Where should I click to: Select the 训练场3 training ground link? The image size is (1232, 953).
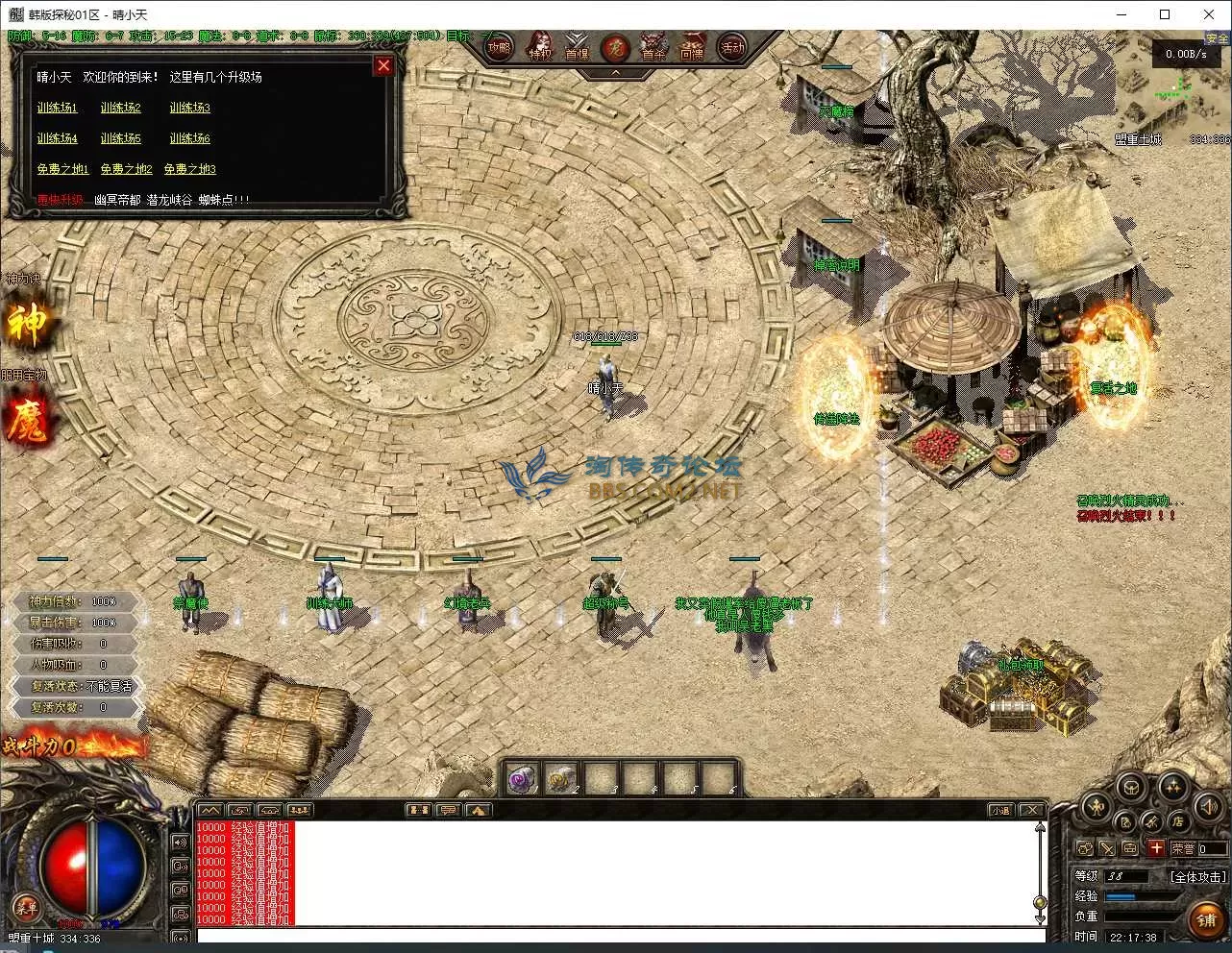pos(189,108)
